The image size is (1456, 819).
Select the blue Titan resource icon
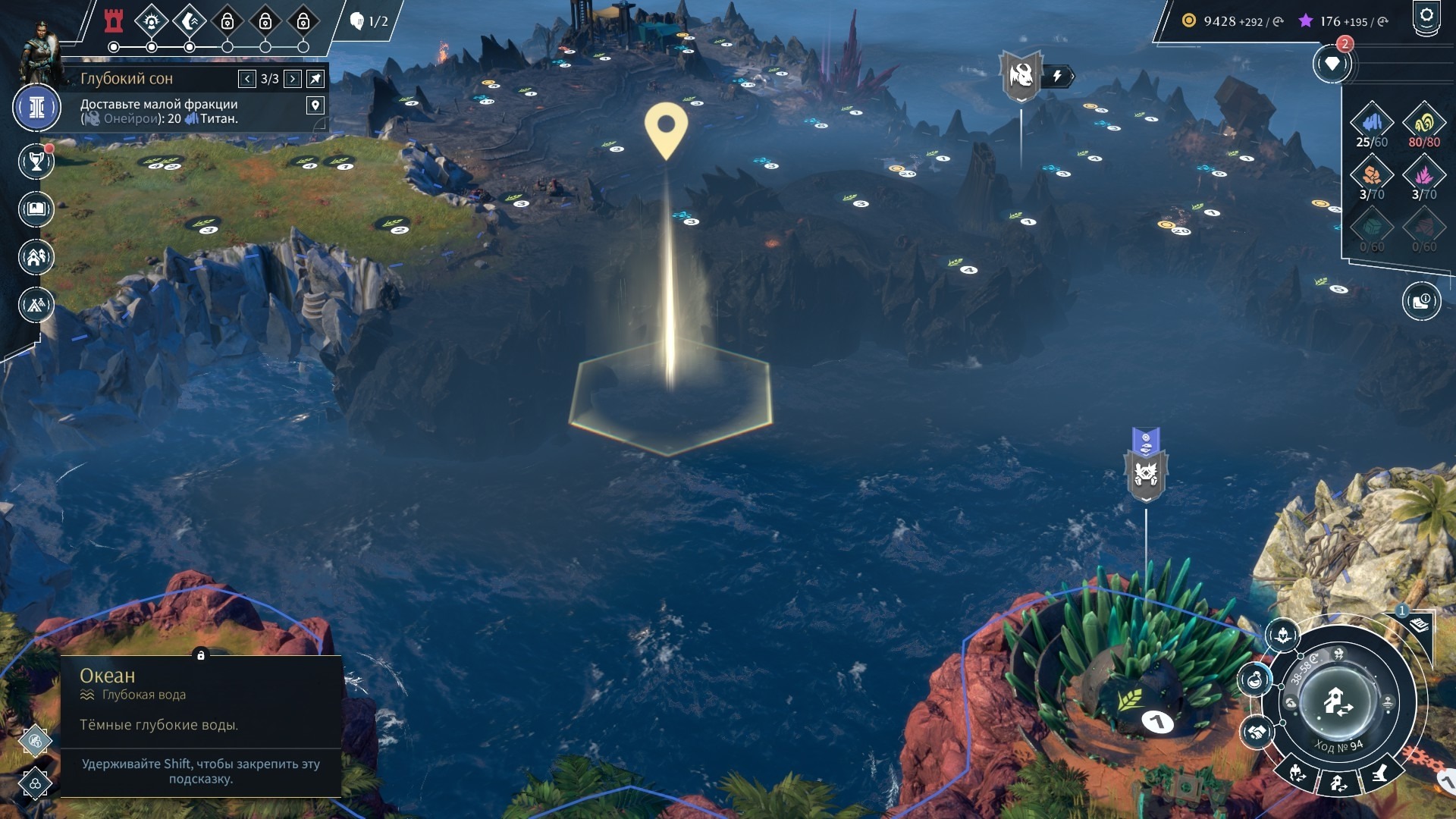coord(1372,121)
